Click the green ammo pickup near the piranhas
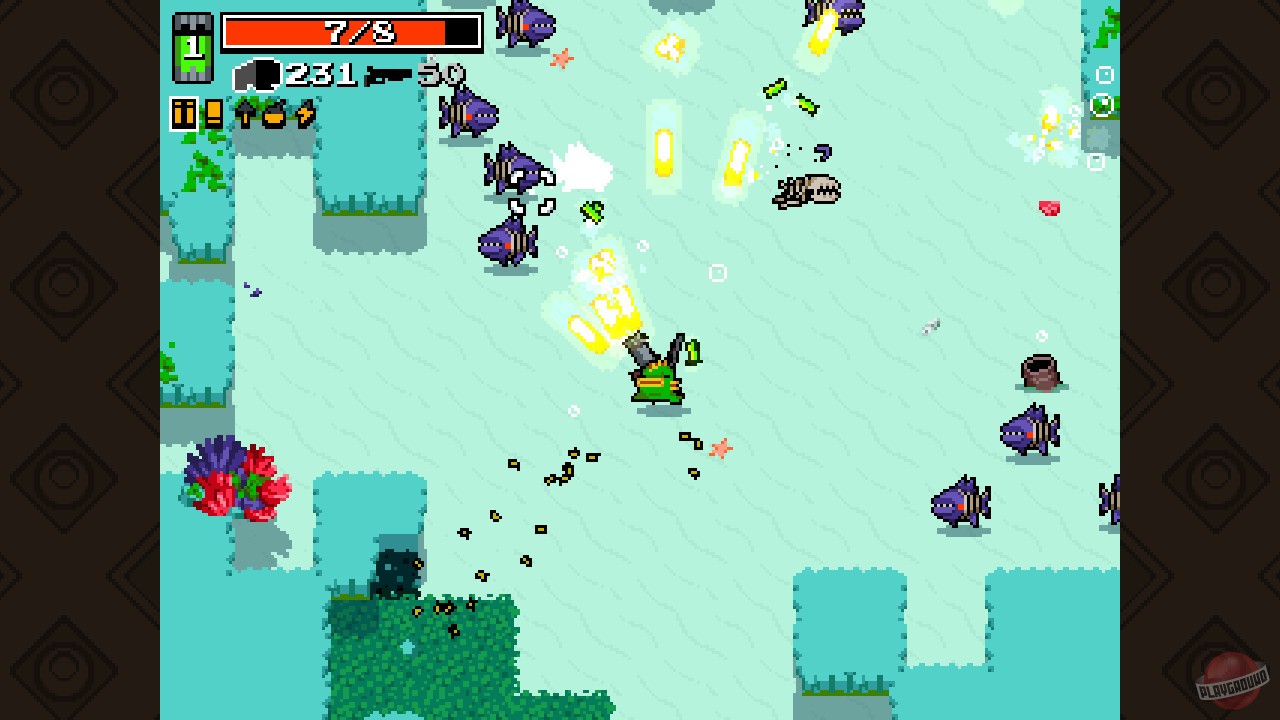 click(592, 212)
